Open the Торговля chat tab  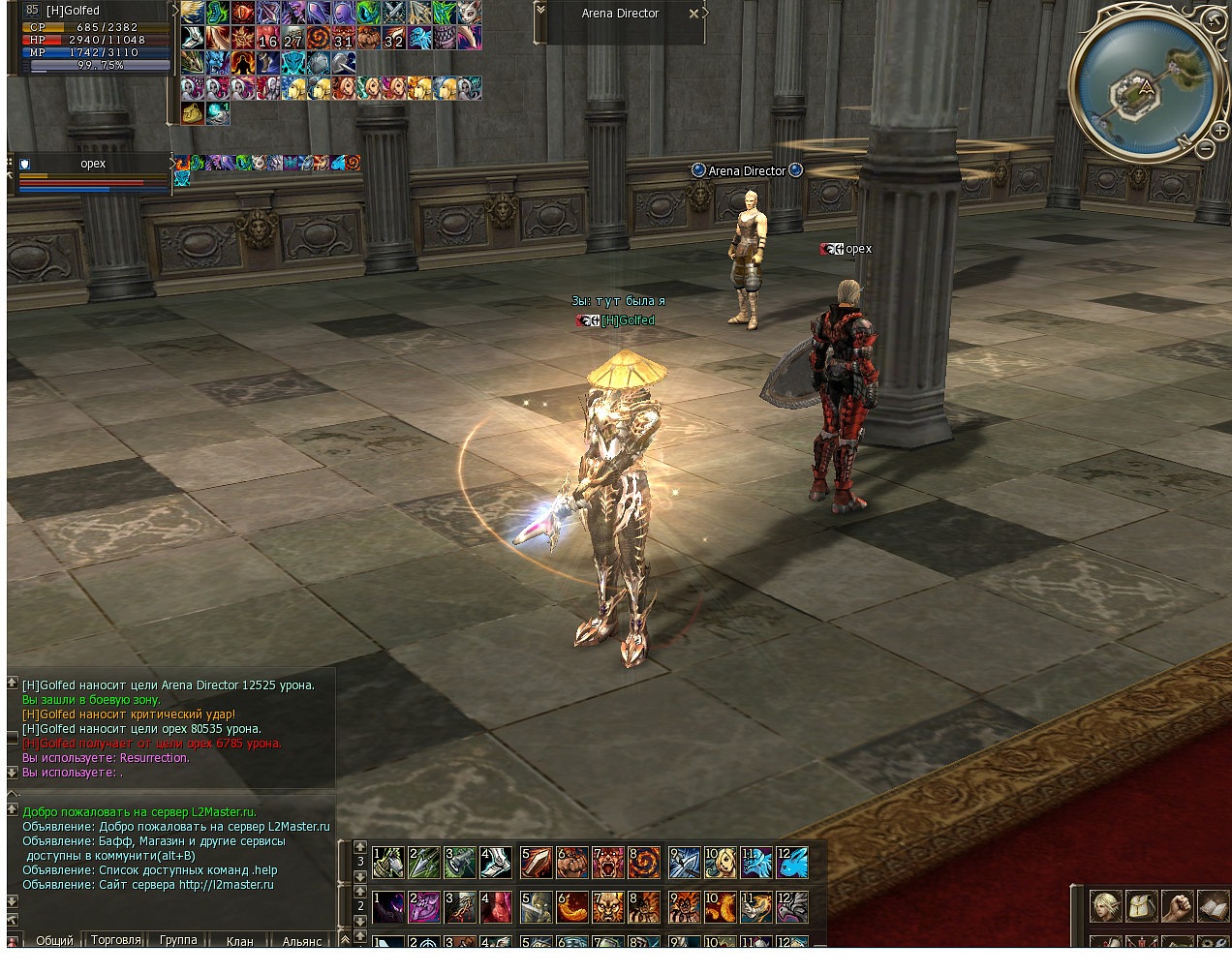point(116,940)
